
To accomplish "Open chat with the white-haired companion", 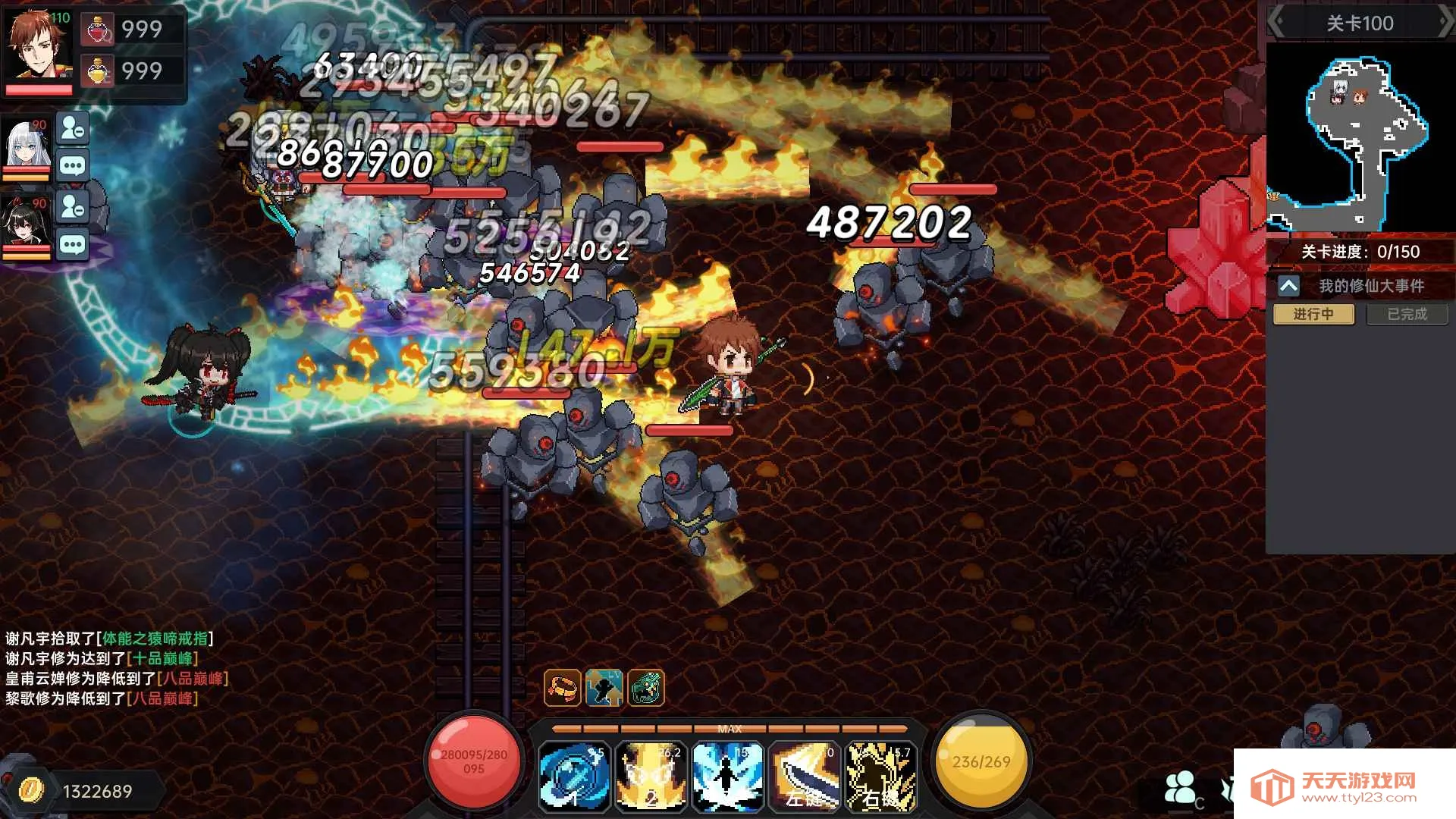I will click(x=73, y=166).
